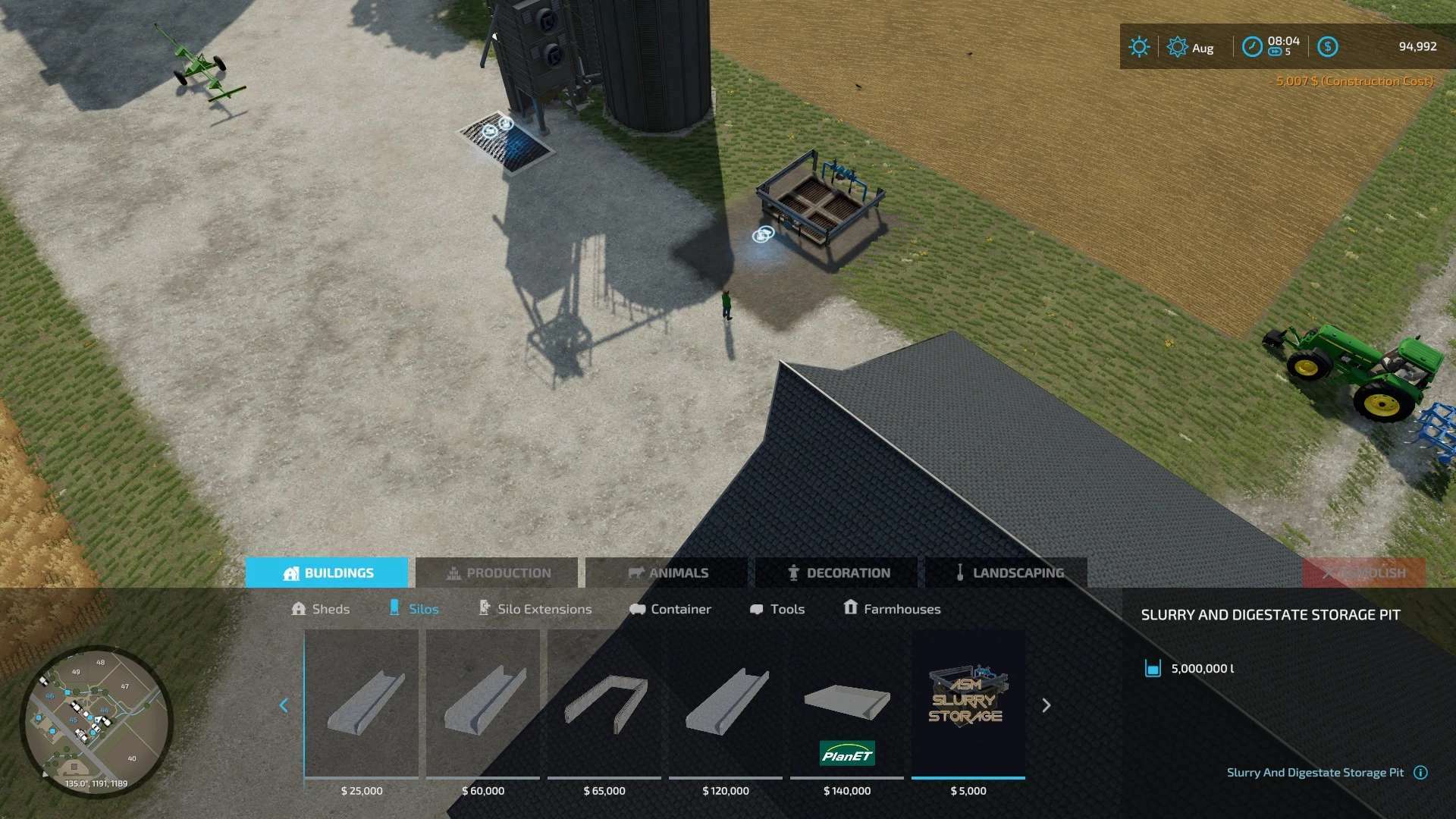The width and height of the screenshot is (1456, 819).
Task: Pick the $65,000 U-shaped bunker silo
Action: [x=604, y=705]
